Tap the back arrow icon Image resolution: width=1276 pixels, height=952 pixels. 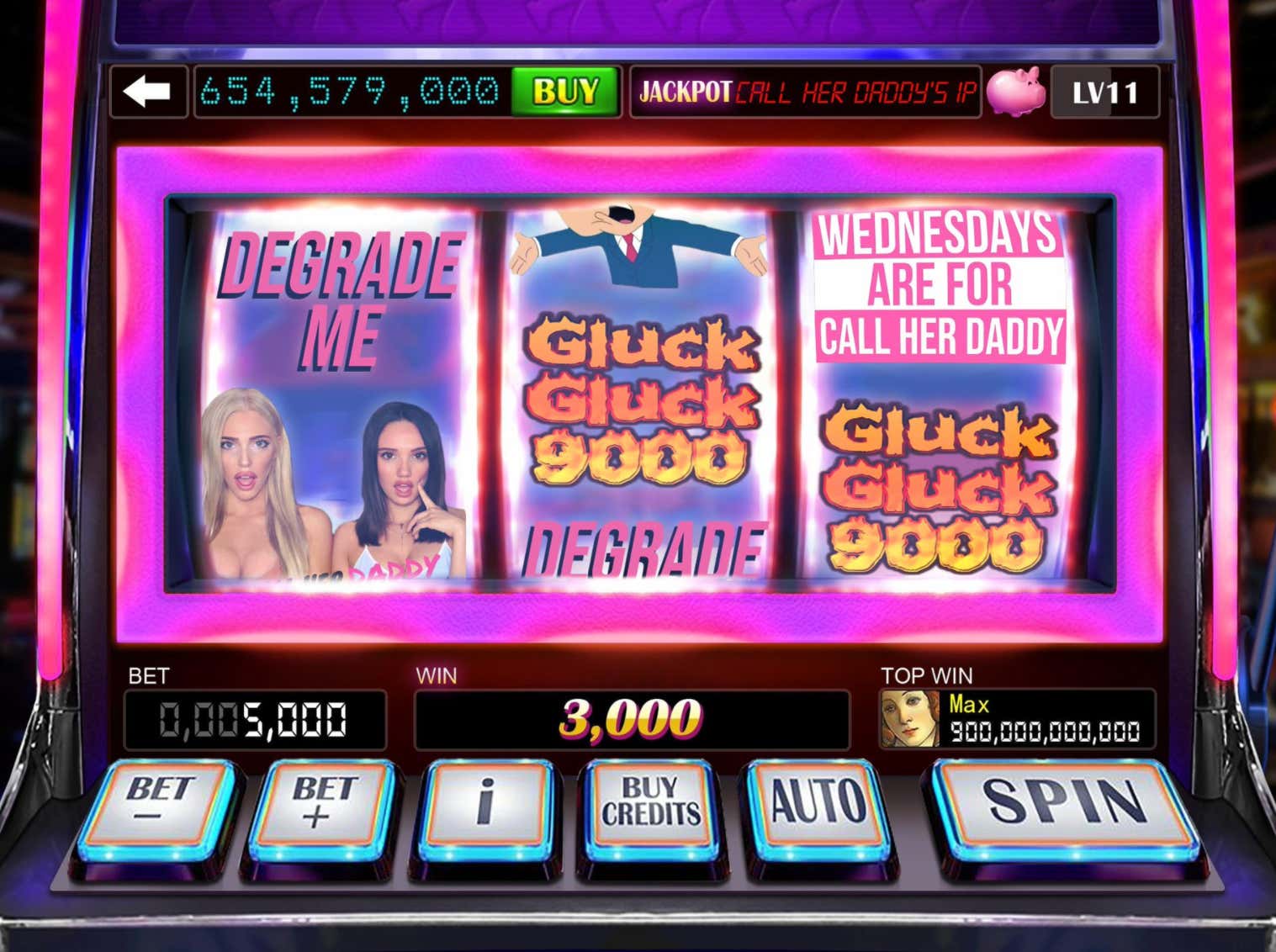point(150,93)
